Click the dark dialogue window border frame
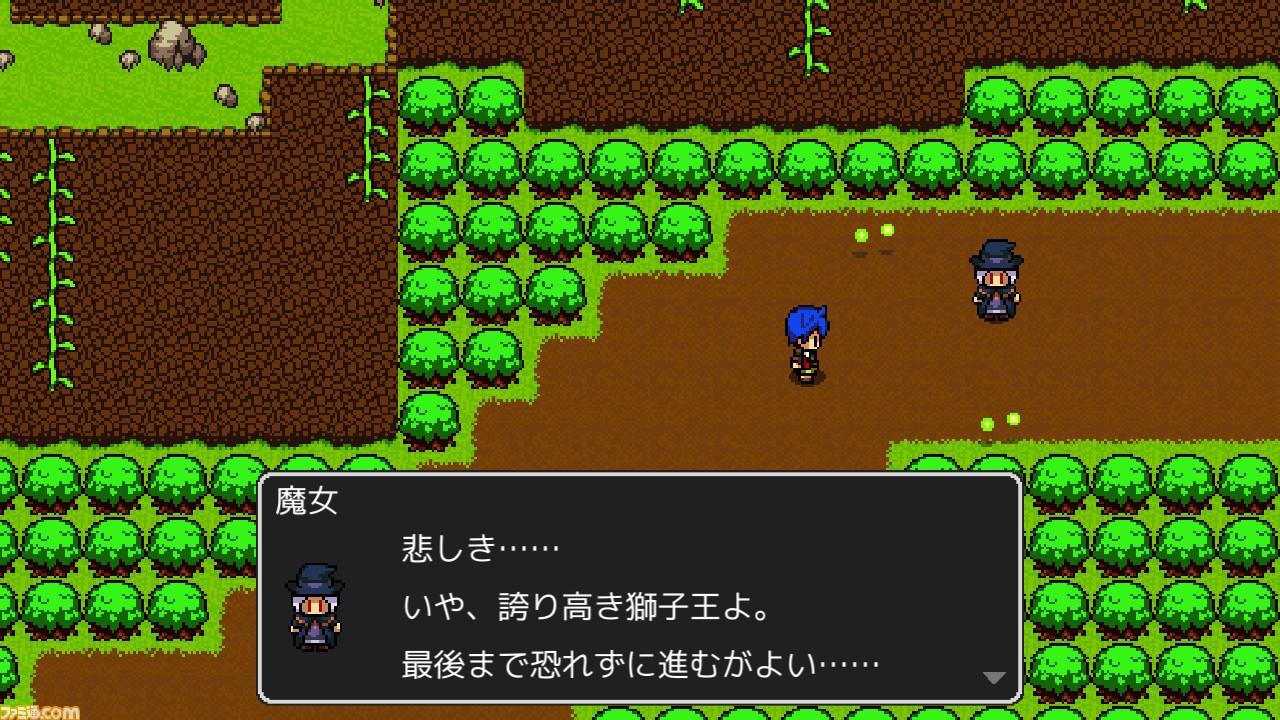 [640, 473]
